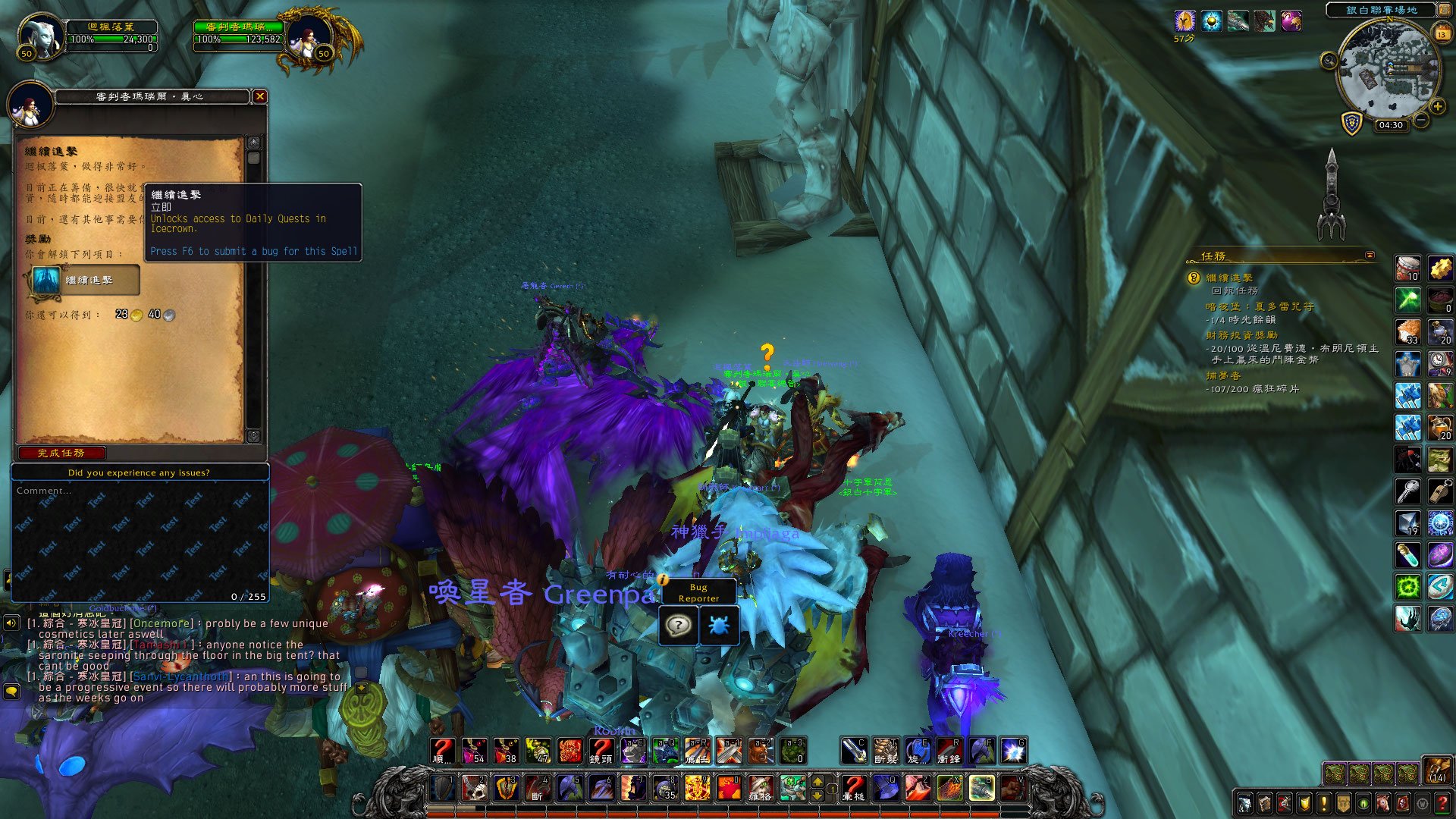The width and height of the screenshot is (1456, 819).
Task: Click the blue bug icon button
Action: pos(718,626)
